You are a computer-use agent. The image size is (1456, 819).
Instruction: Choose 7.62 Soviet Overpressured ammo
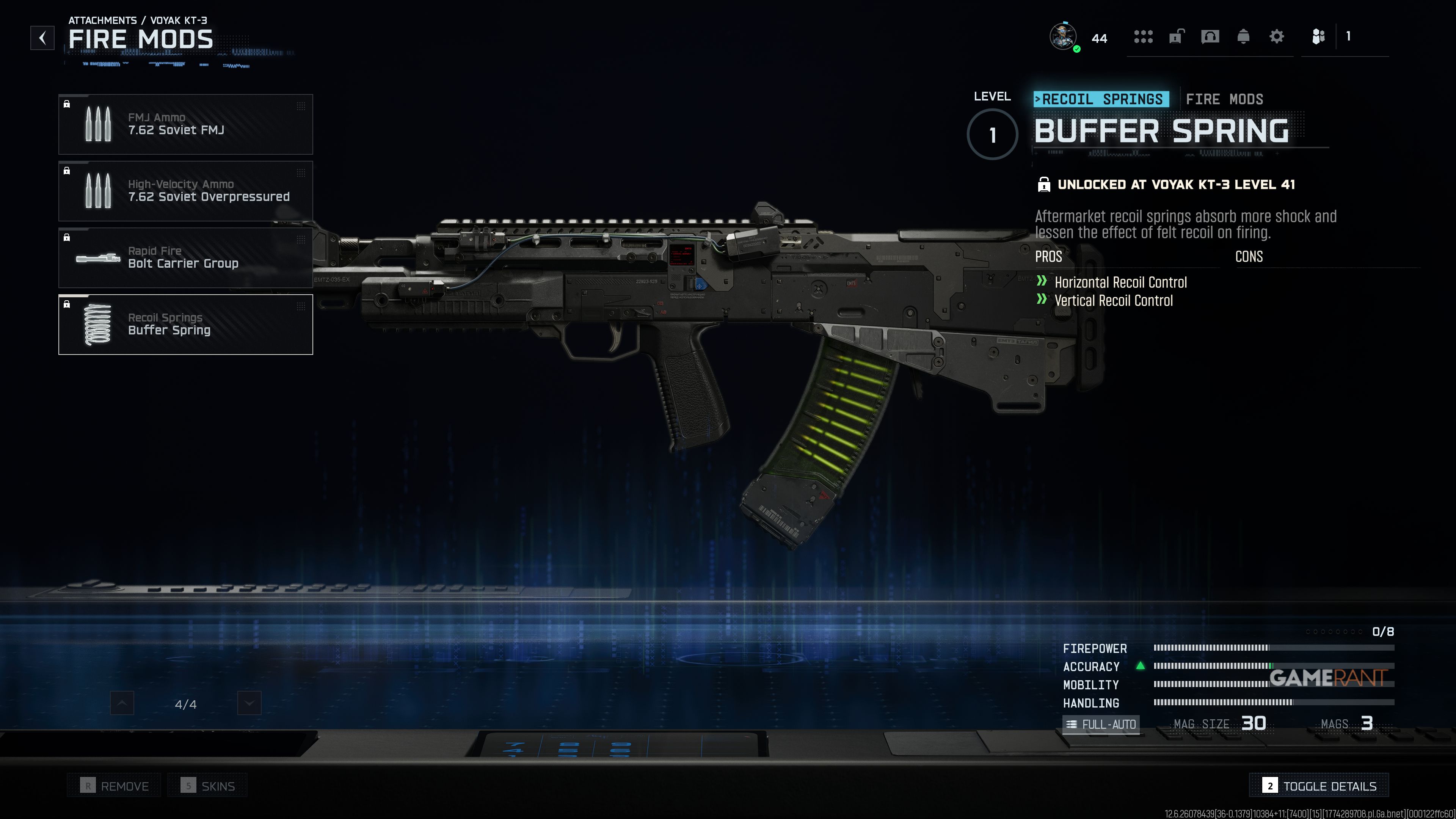point(185,191)
